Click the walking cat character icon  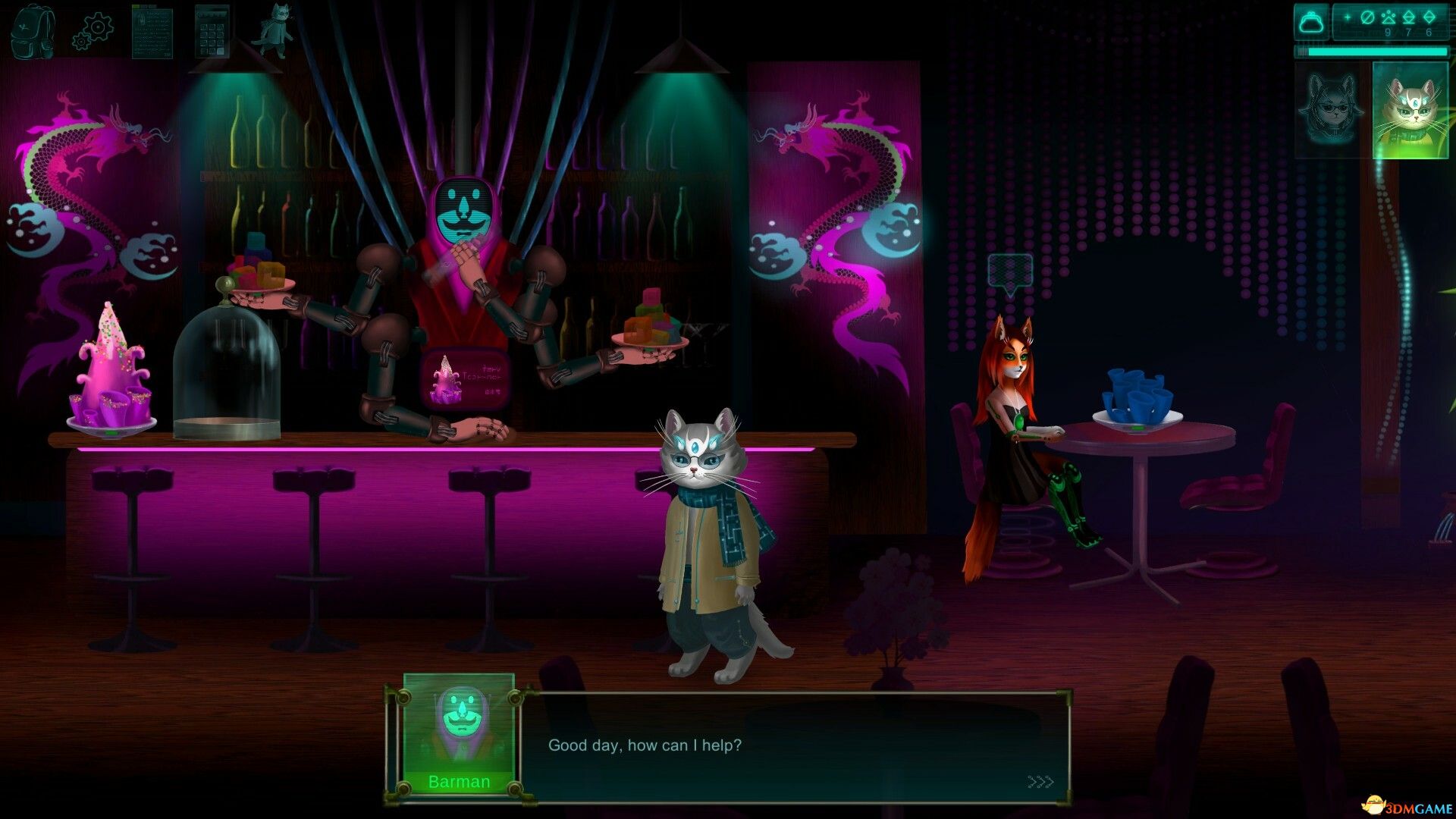(x=274, y=30)
